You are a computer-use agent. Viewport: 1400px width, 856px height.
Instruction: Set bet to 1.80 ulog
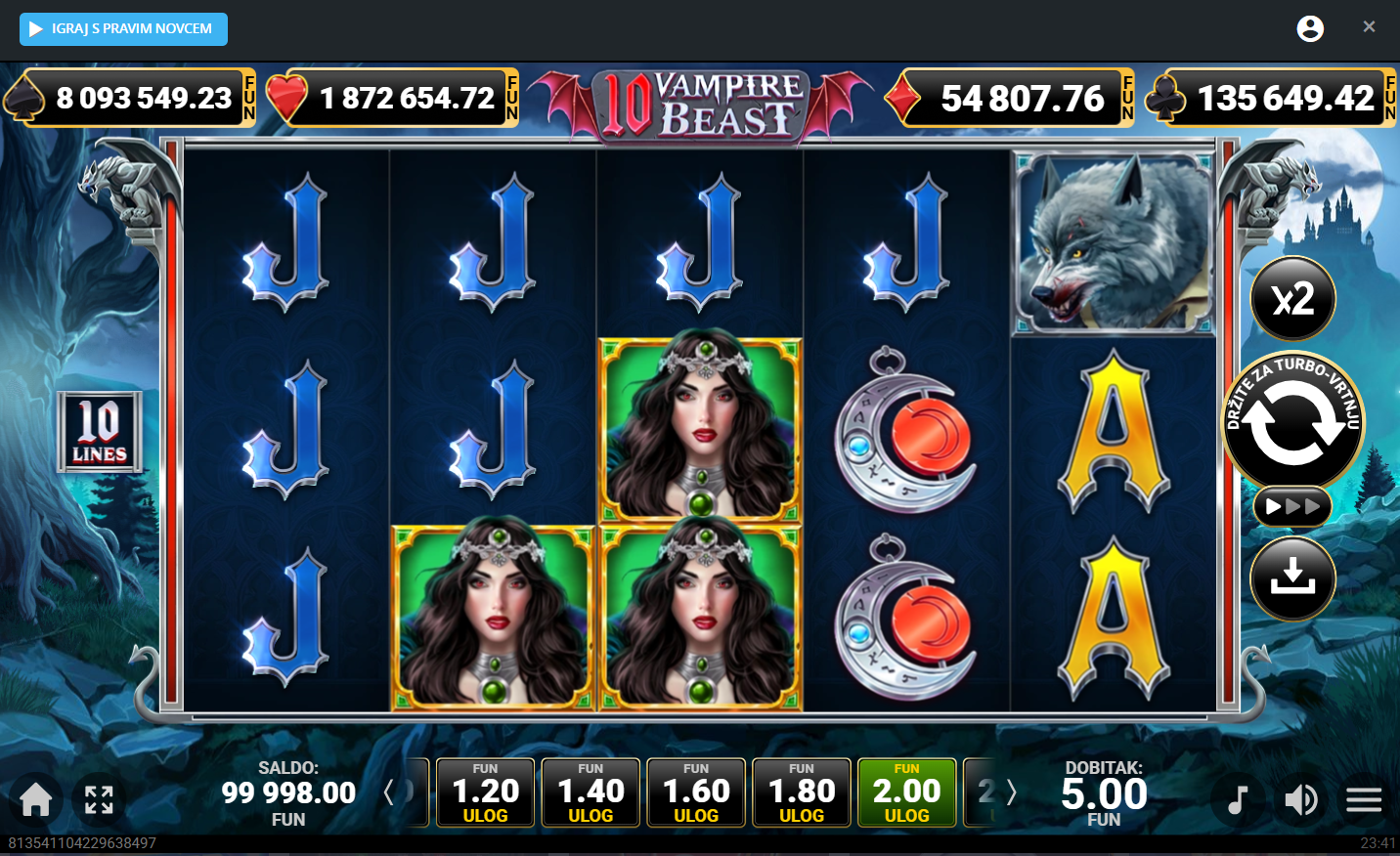point(802,792)
